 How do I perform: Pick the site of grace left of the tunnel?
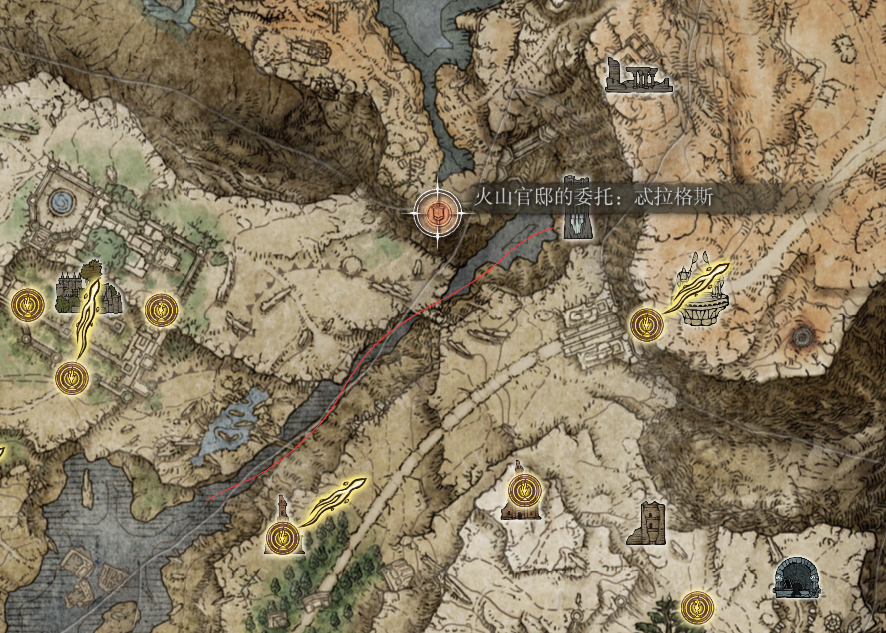tap(697, 605)
